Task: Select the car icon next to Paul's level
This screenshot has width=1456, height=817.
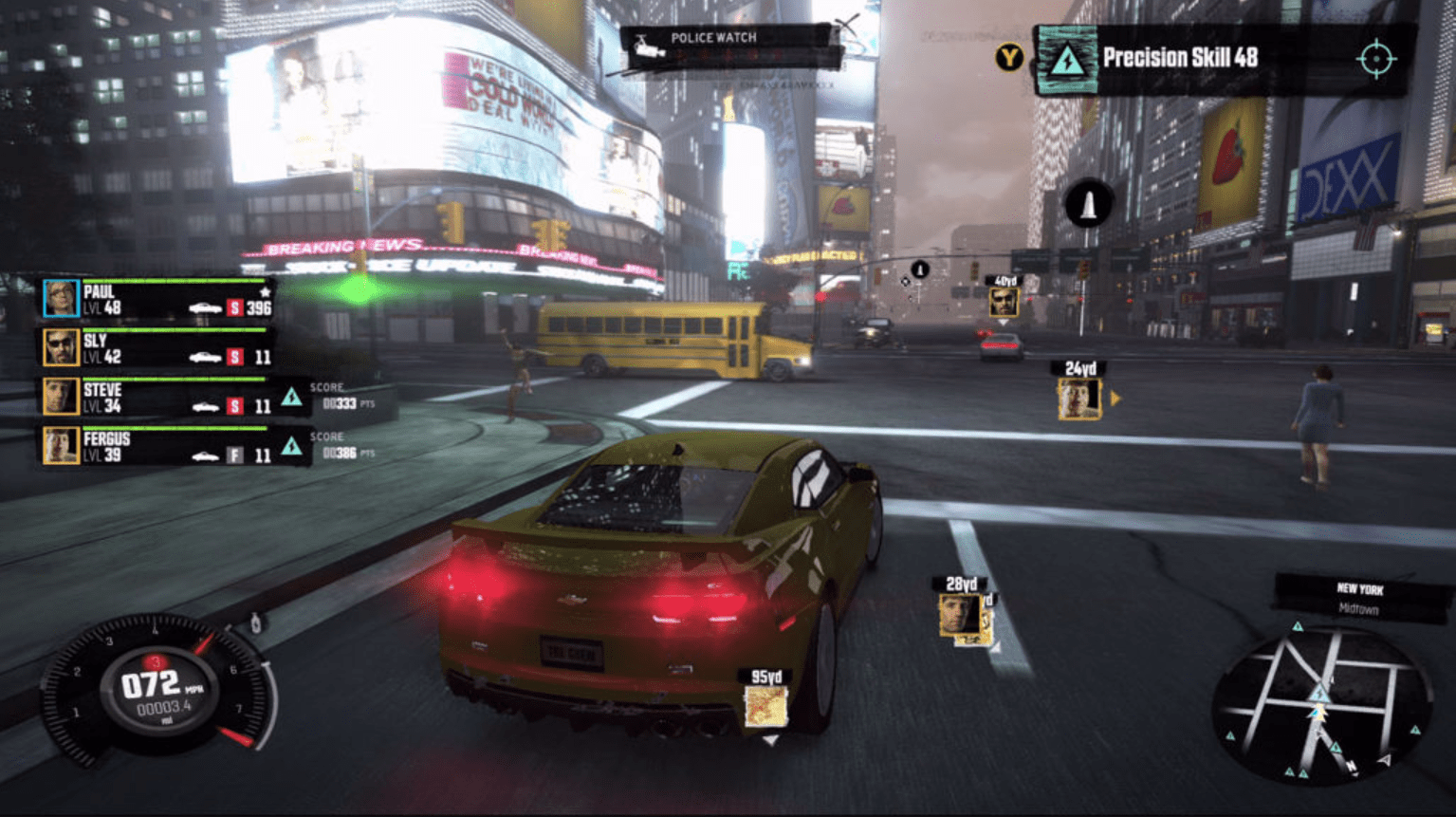Action: [206, 306]
